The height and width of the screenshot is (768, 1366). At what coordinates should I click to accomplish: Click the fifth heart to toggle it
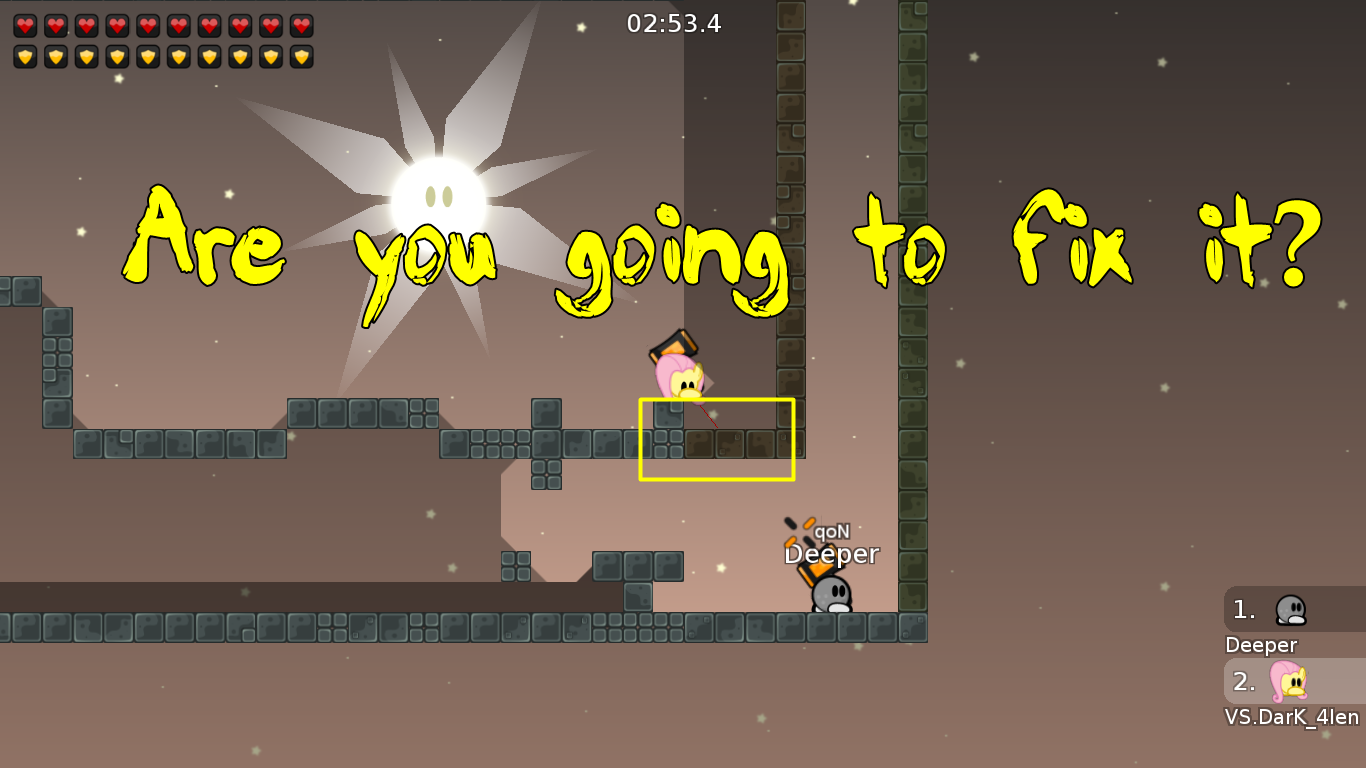(147, 25)
